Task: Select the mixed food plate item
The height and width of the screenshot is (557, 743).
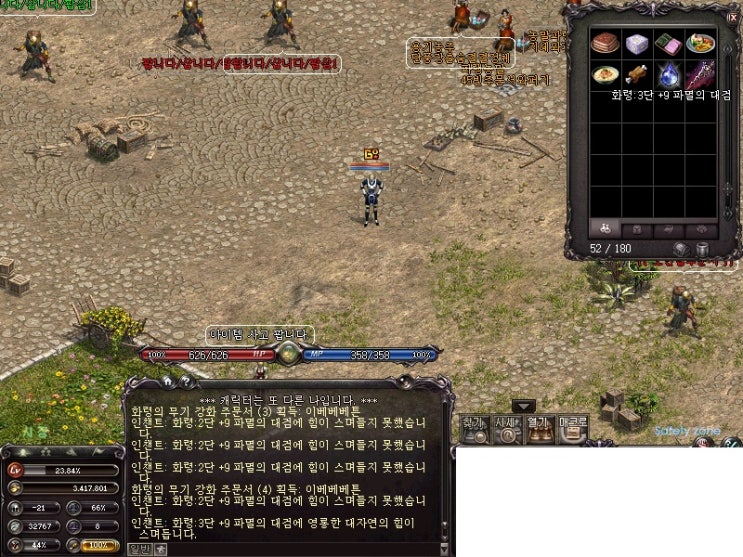Action: point(700,43)
